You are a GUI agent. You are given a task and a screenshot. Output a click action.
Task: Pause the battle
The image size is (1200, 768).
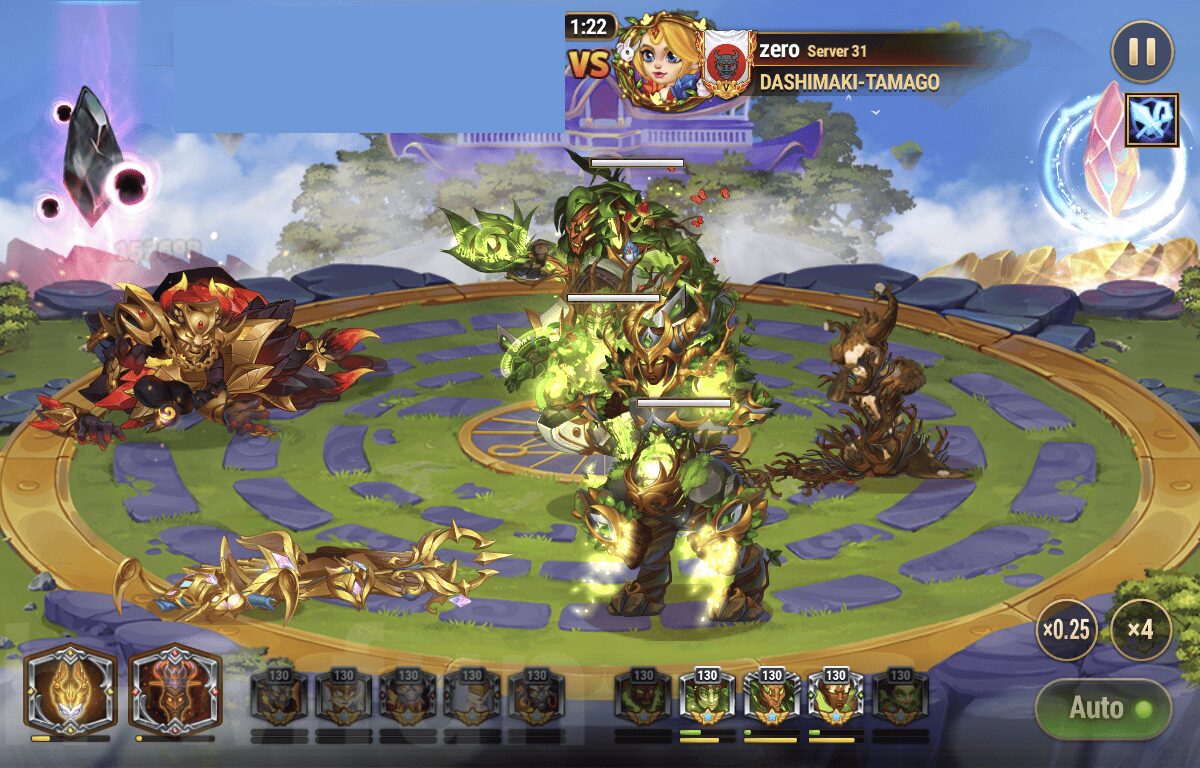(1141, 52)
